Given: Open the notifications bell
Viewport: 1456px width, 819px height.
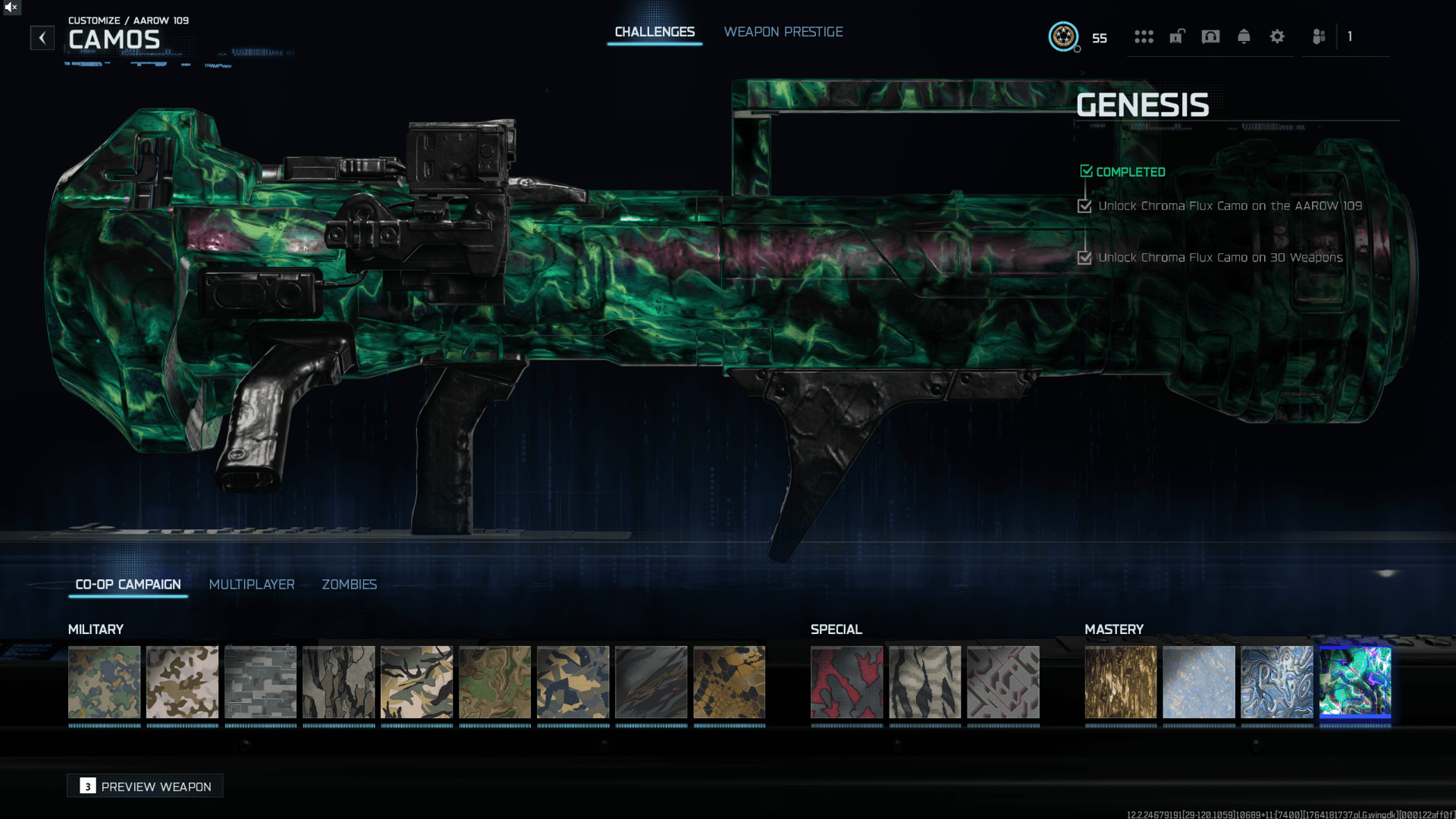Looking at the screenshot, I should 1244,36.
